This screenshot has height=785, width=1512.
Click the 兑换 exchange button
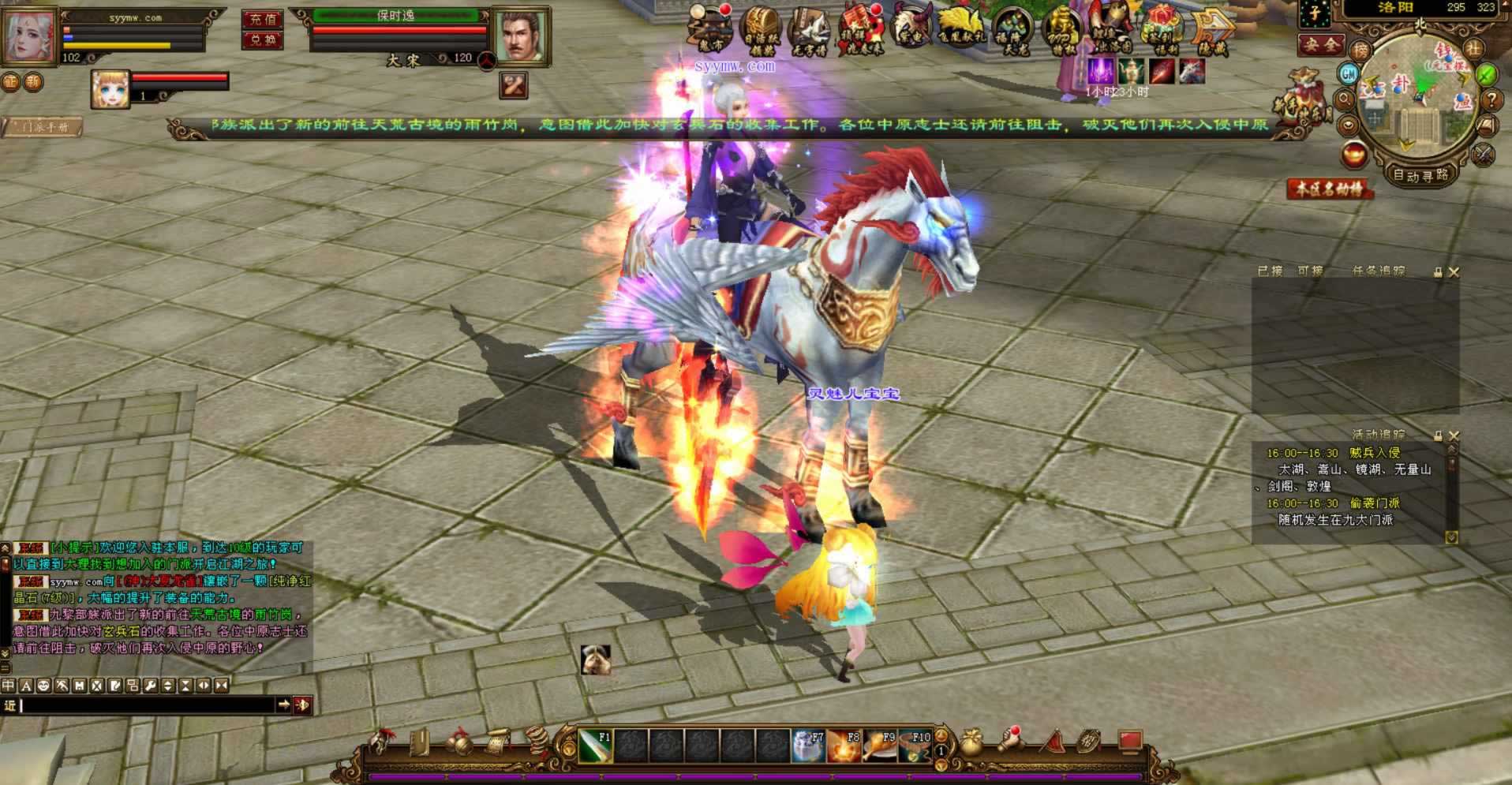[x=263, y=39]
